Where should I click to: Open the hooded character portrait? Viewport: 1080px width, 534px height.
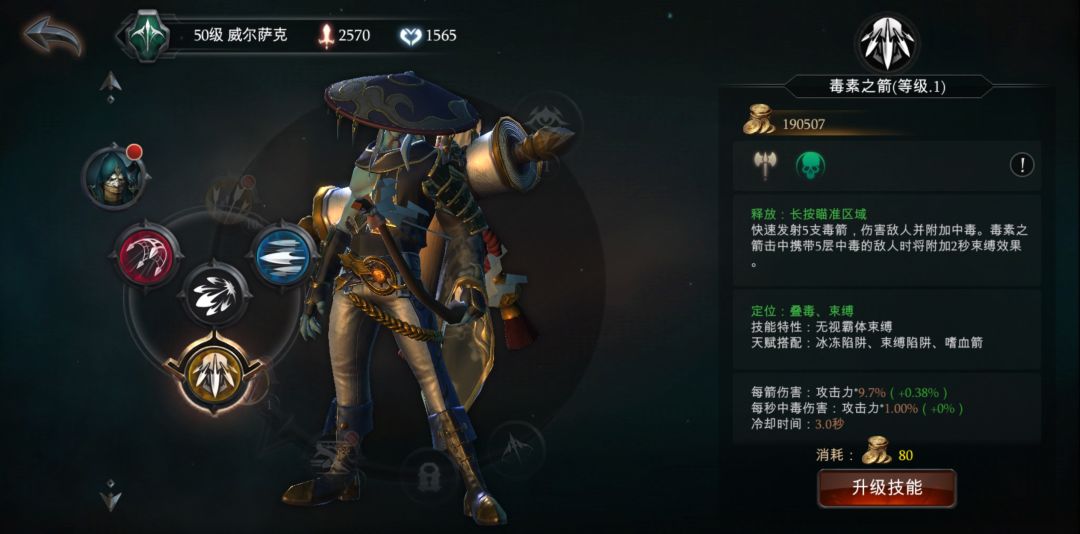point(114,177)
